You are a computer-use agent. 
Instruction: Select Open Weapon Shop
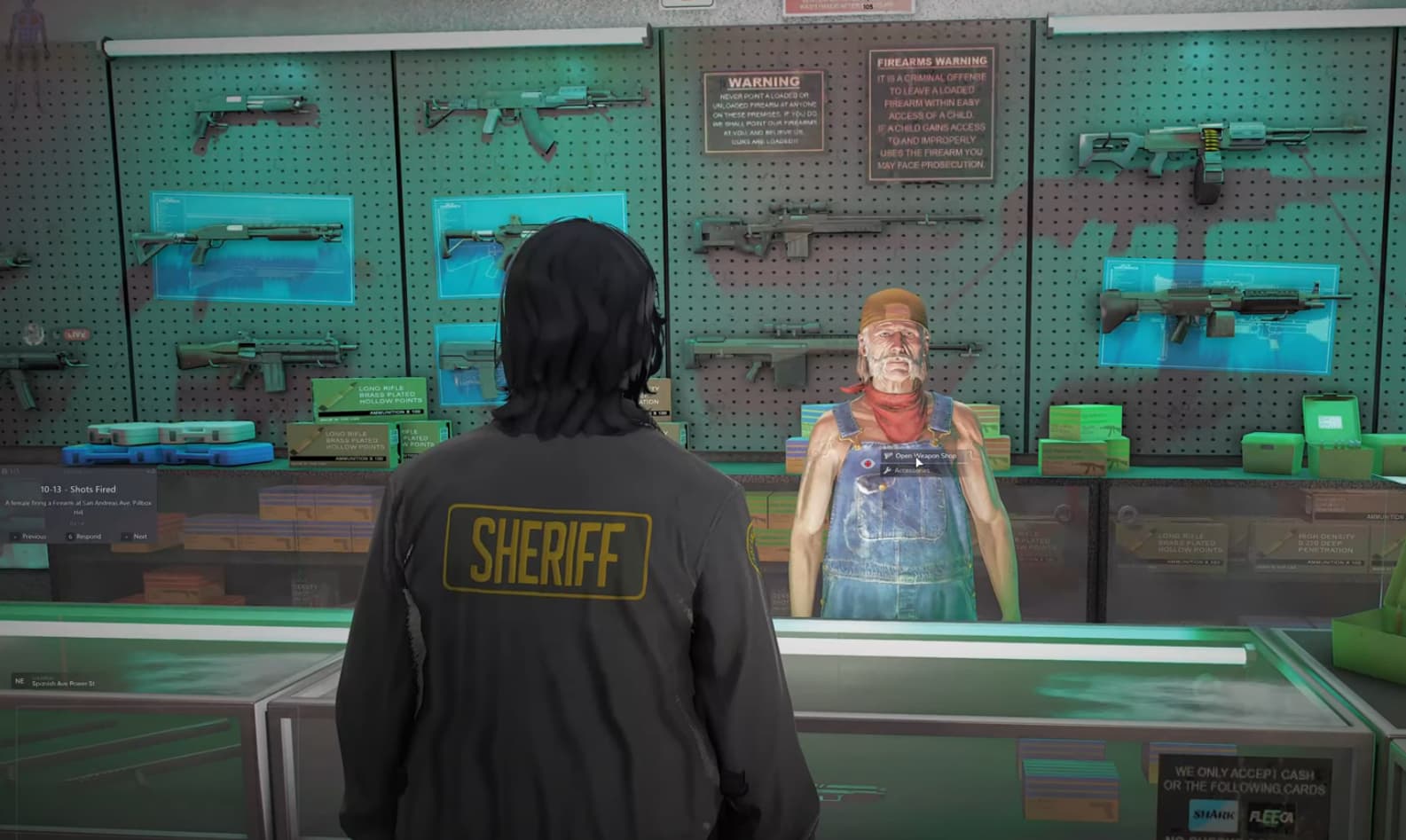click(927, 455)
